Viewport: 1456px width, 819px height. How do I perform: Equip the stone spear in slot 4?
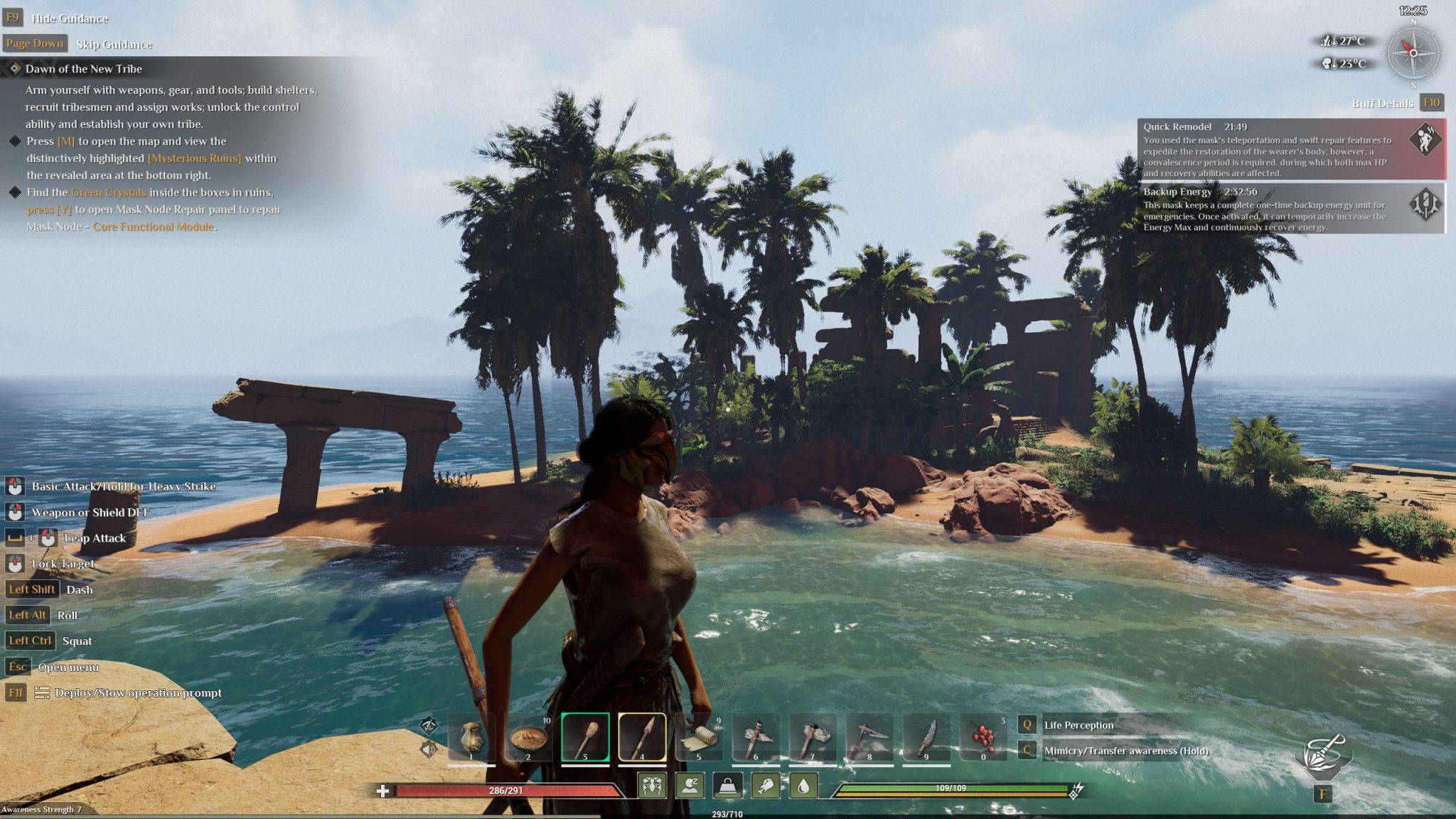point(642,737)
